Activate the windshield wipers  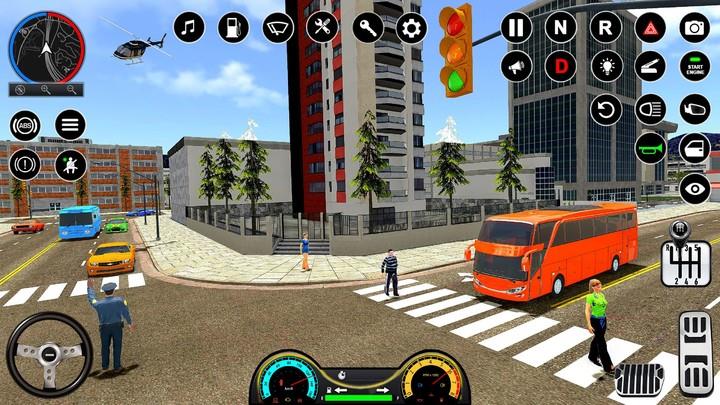coord(278,27)
